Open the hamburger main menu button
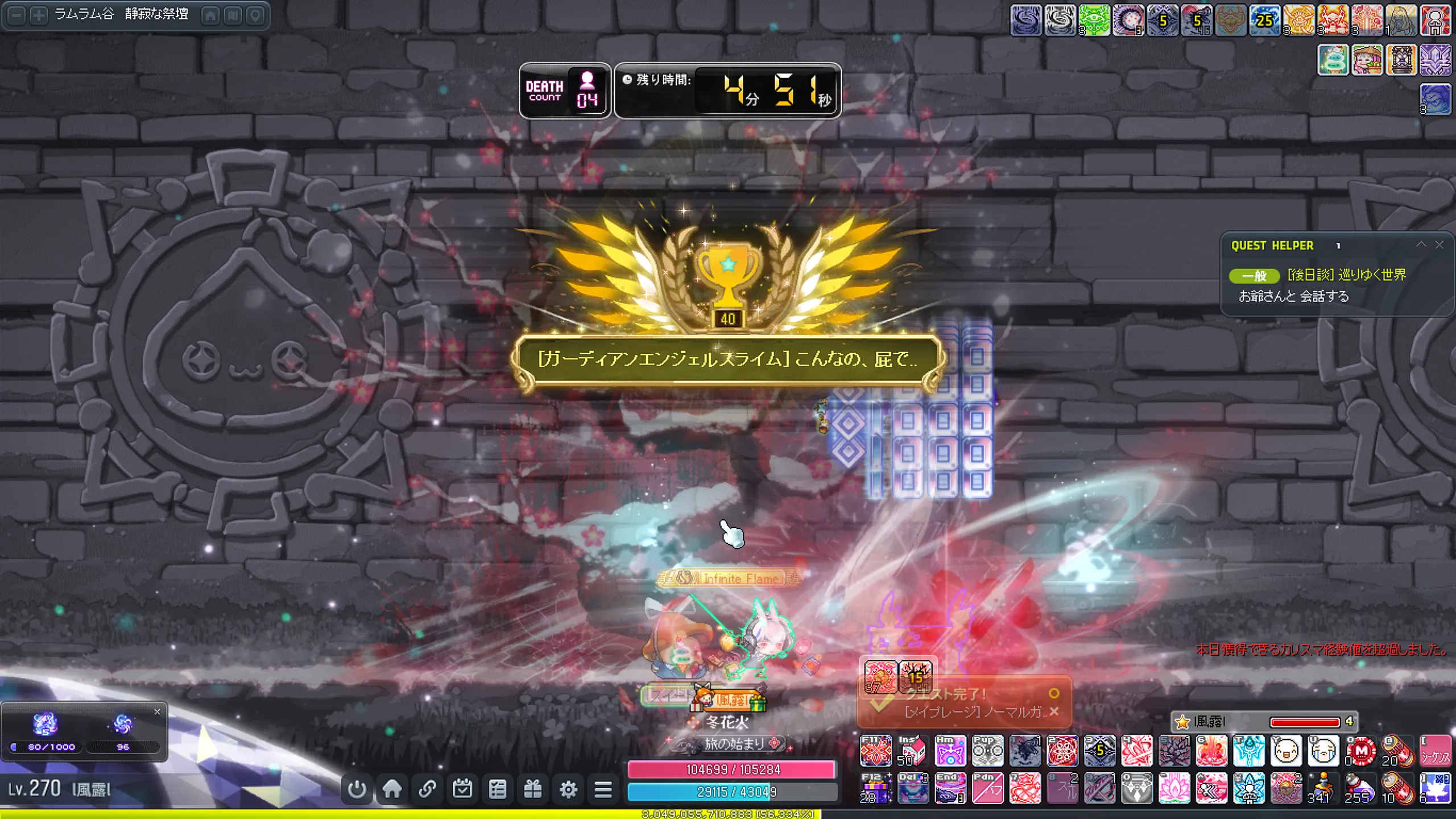Screen dimensions: 1456x819 coord(603,789)
